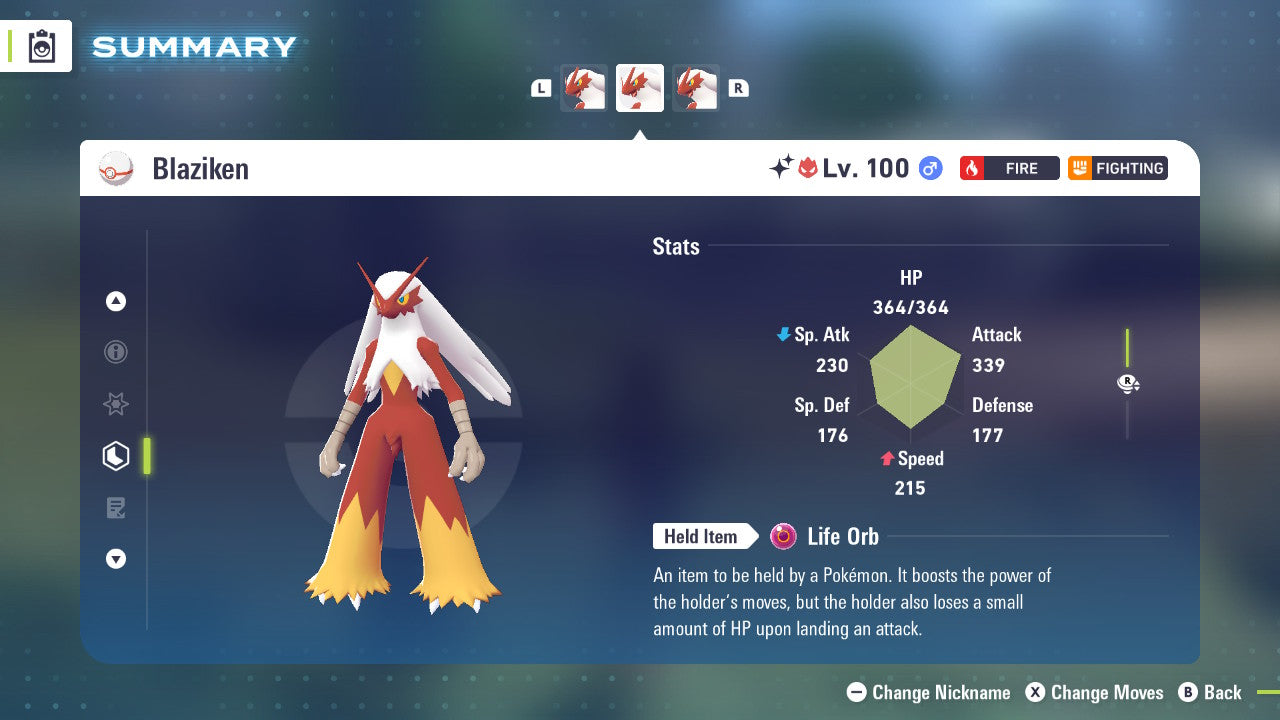Image resolution: width=1280 pixels, height=720 pixels.
Task: Open the memo notes tab icon
Action: click(116, 508)
